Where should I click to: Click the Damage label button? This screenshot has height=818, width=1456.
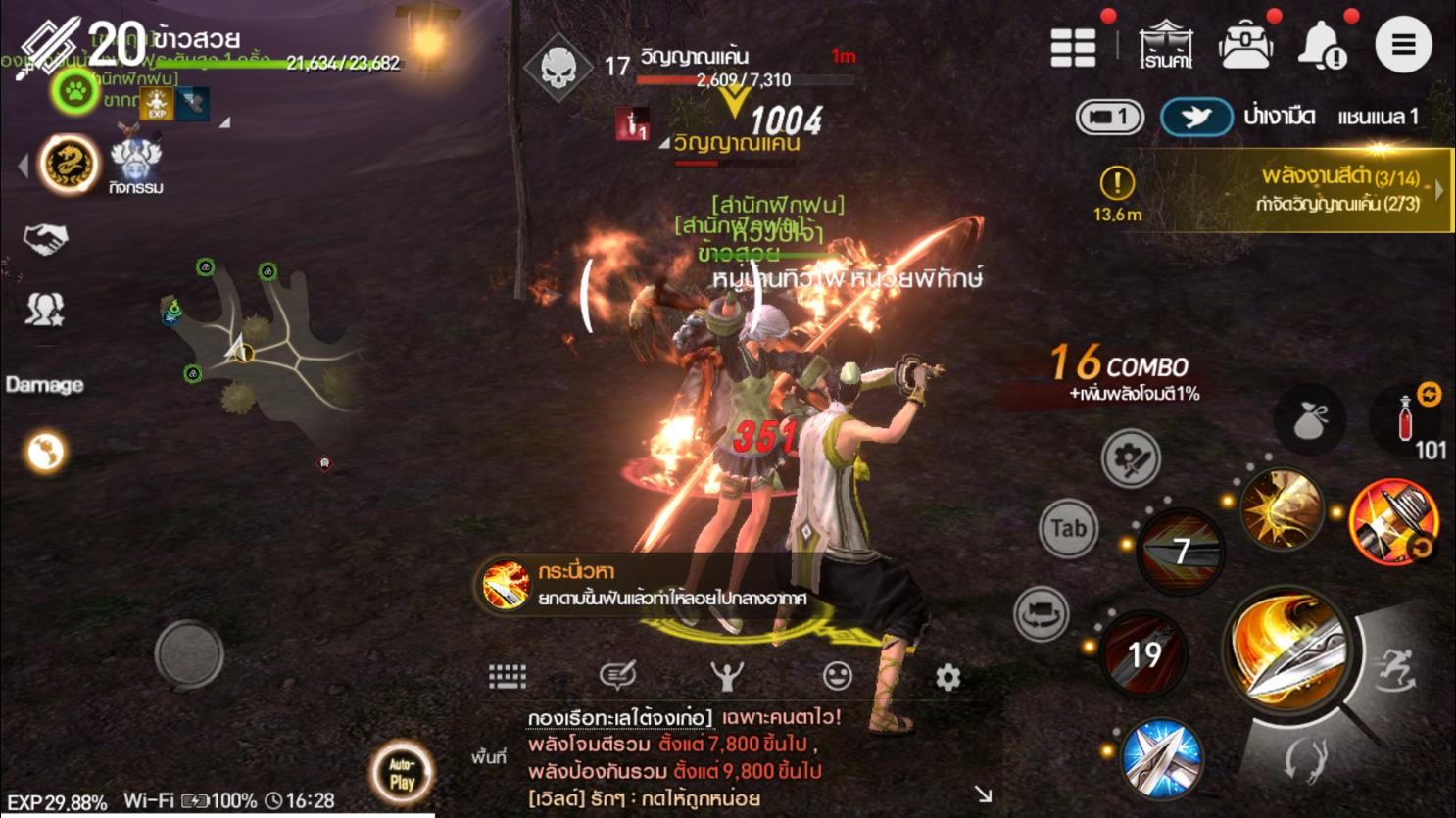tap(44, 385)
